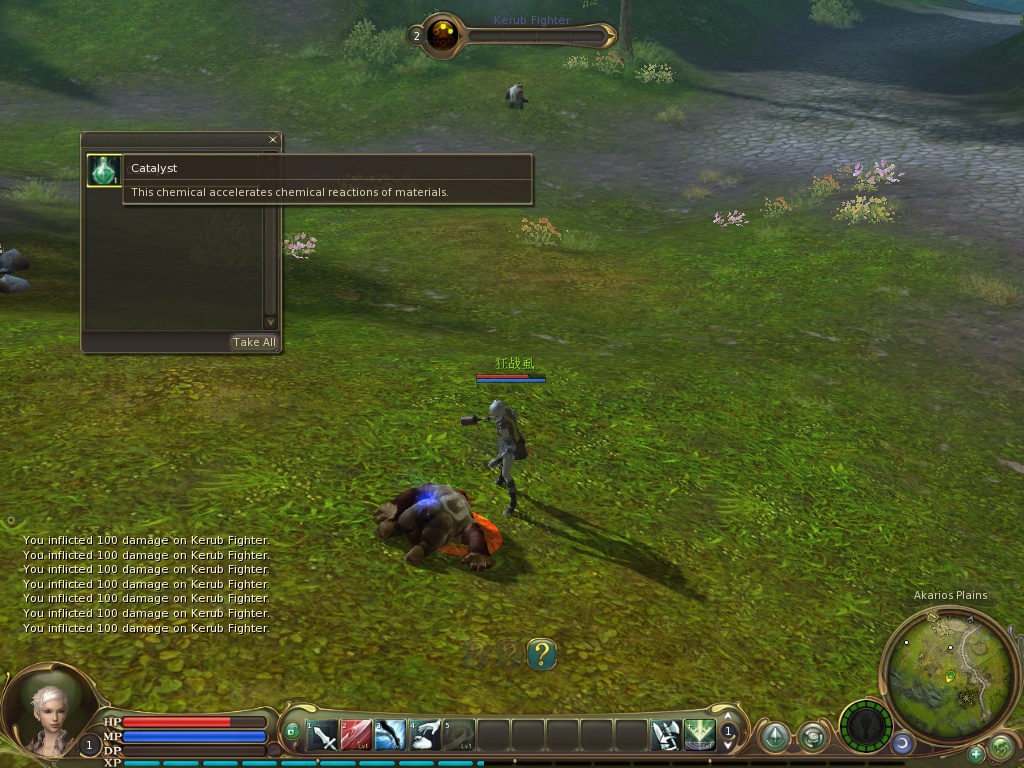Image resolution: width=1024 pixels, height=768 pixels.
Task: Use the white hand skill in slot 4
Action: point(425,736)
